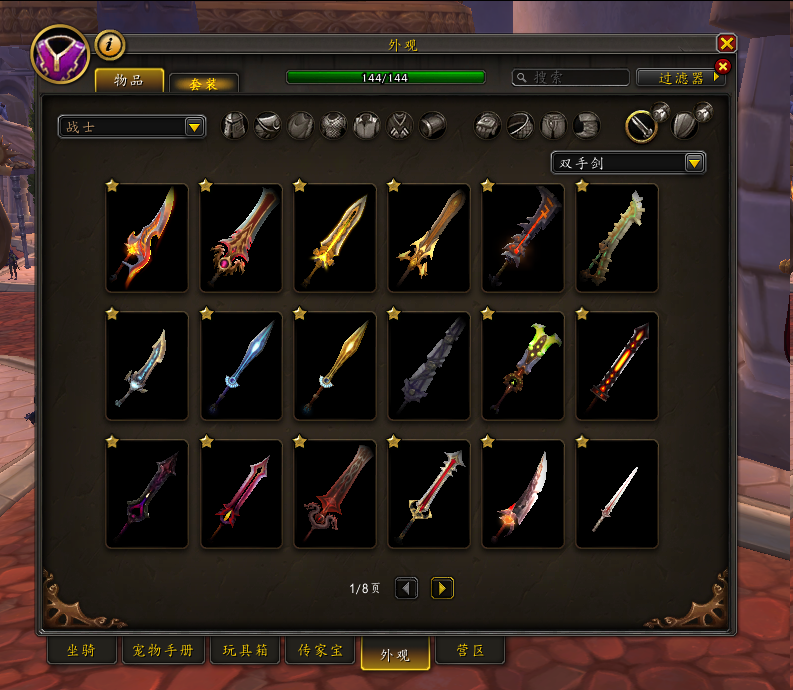Click the round info button

click(x=110, y=45)
